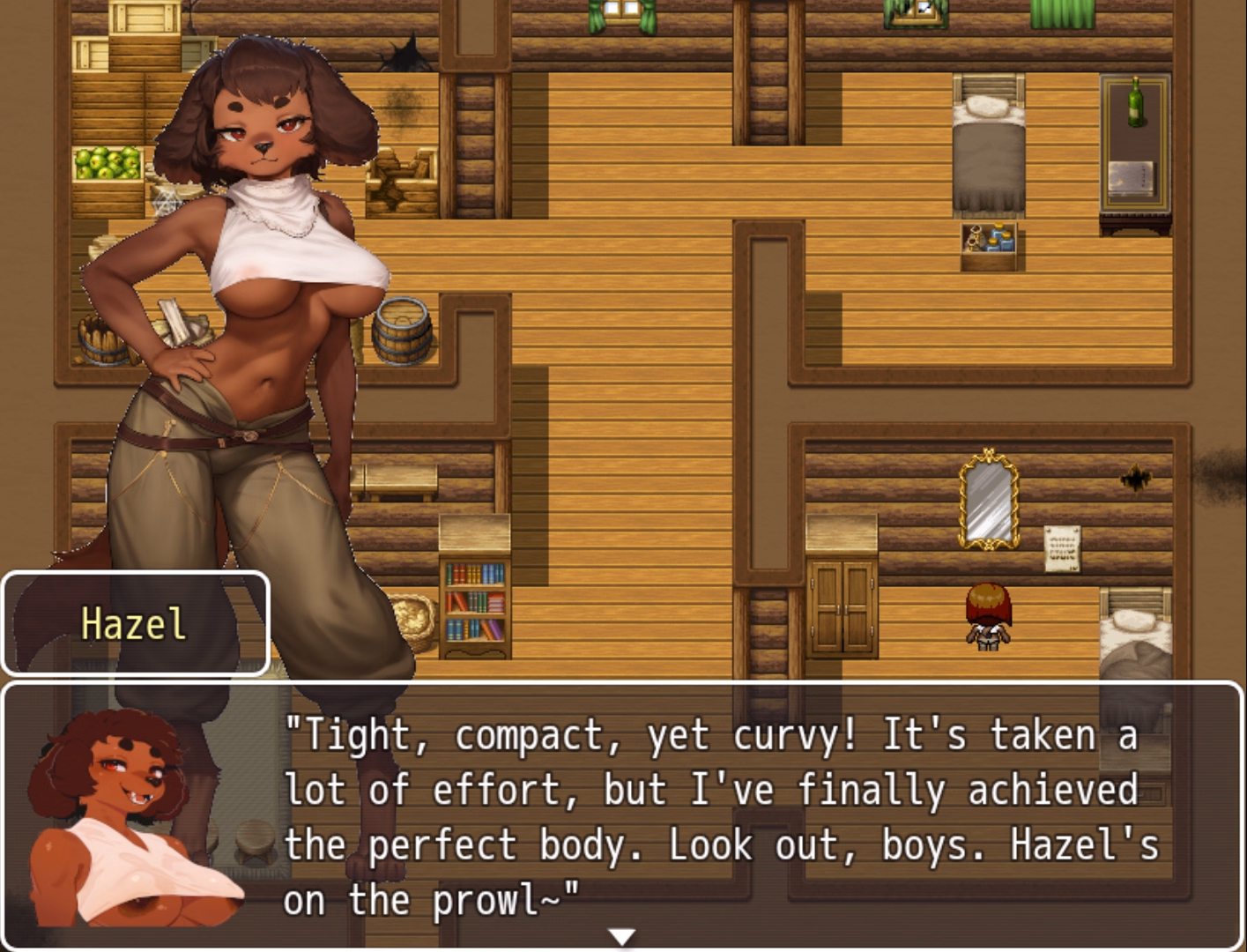Click the curtained window above the bedroom
This screenshot has height=952, width=1247.
coord(917,13)
